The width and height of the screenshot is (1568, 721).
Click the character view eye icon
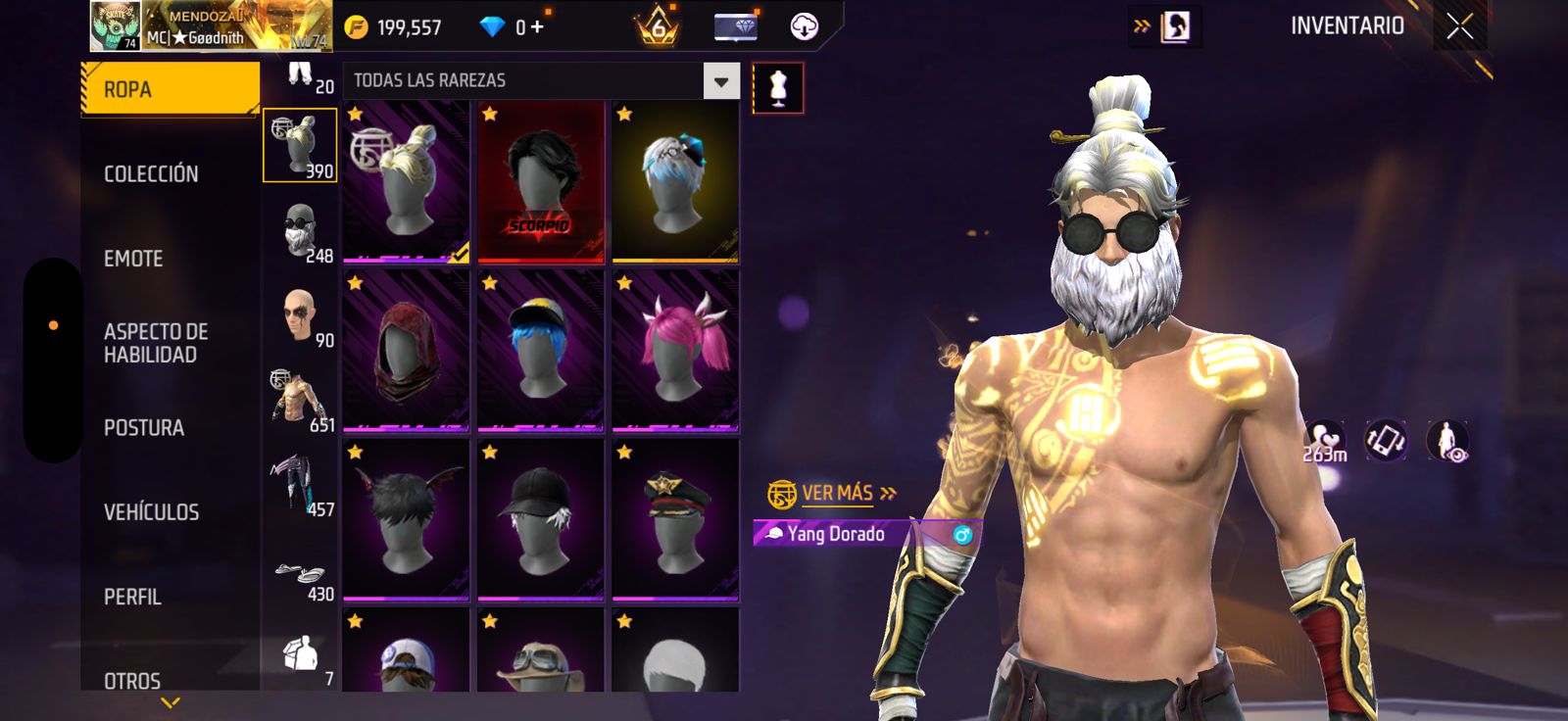click(1447, 442)
